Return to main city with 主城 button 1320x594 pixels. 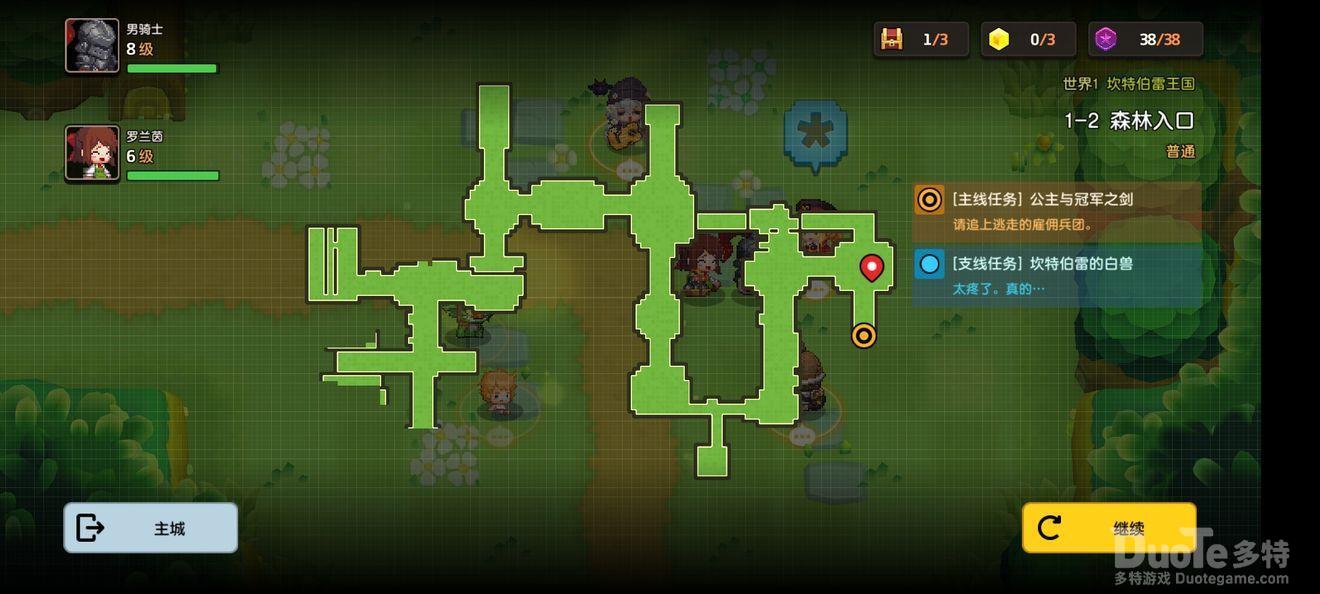click(x=151, y=528)
